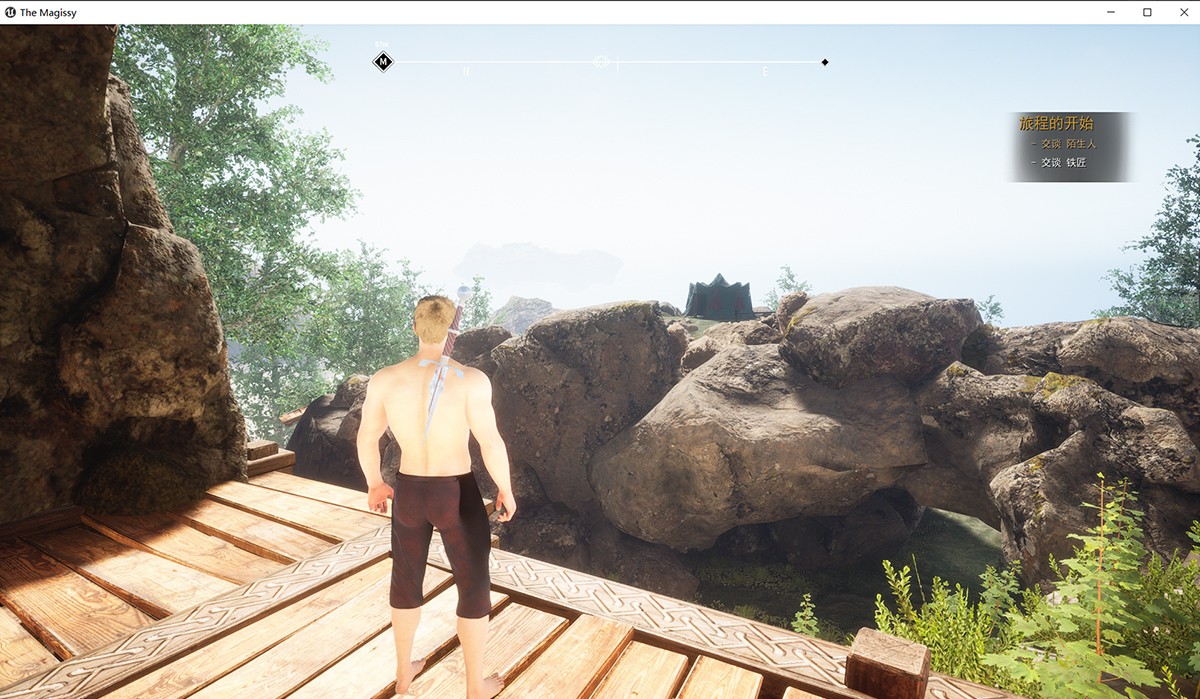The height and width of the screenshot is (699, 1200).
Task: Click the objective 交谈 铁匠
Action: tap(1062, 162)
